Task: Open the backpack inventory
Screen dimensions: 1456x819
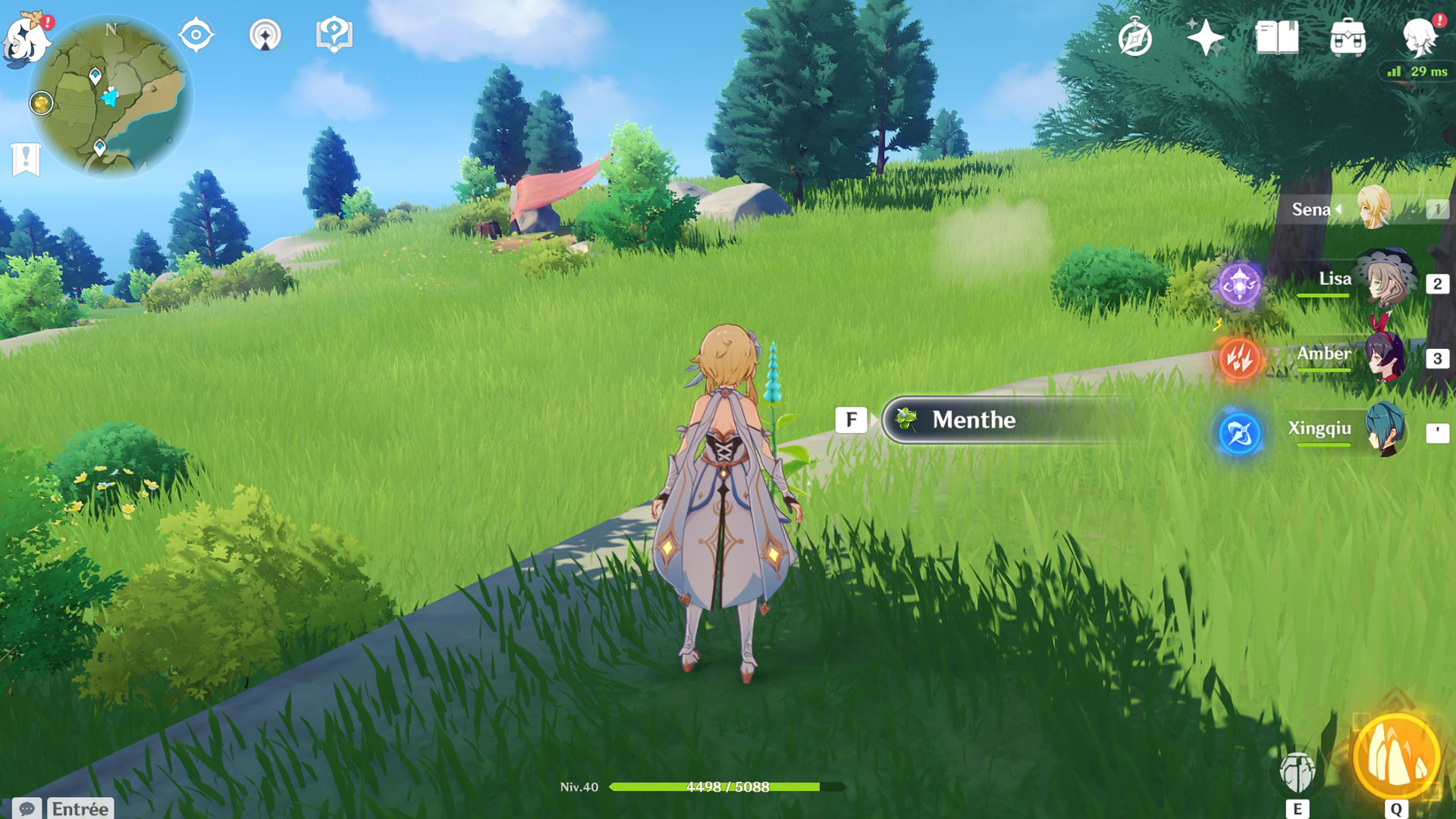Action: click(x=1348, y=38)
